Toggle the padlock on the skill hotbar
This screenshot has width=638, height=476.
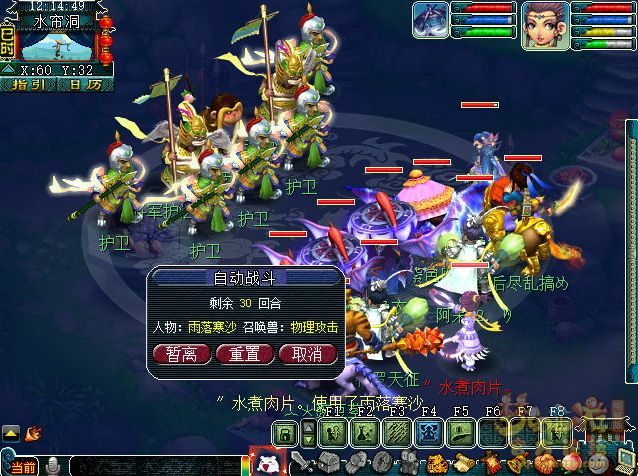pos(286,433)
